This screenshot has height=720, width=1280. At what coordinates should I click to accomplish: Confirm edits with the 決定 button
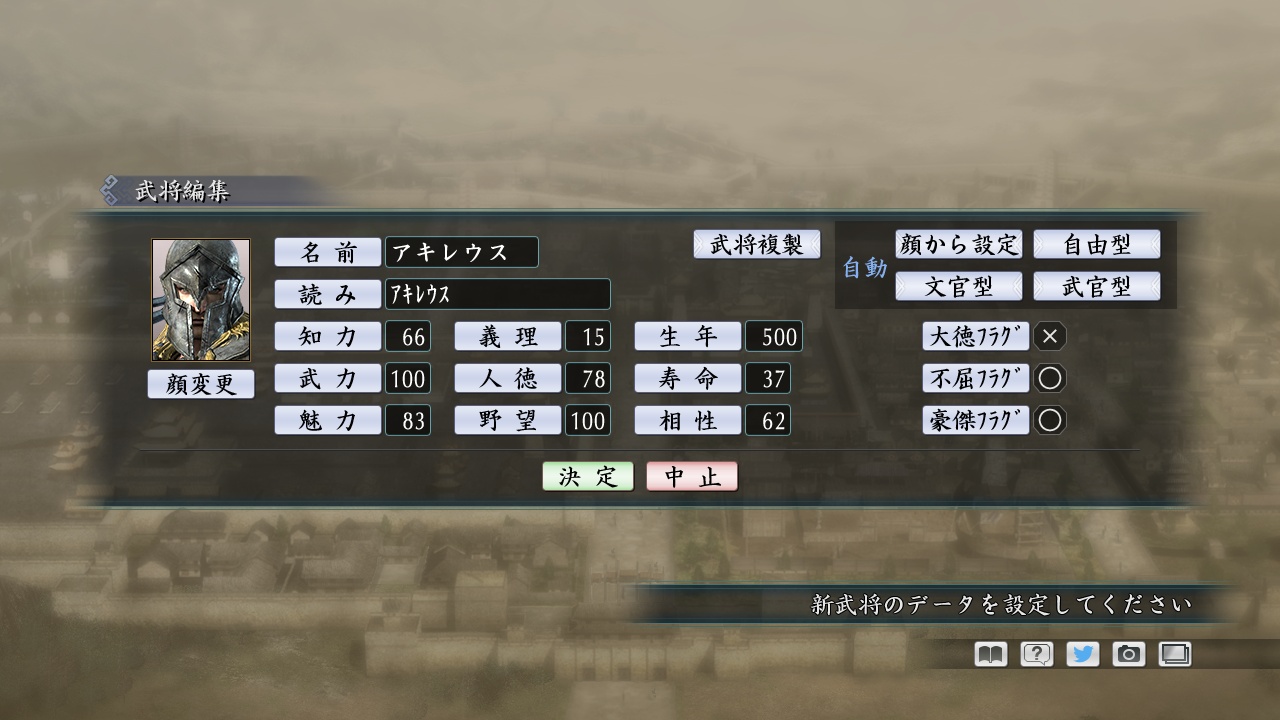(586, 475)
